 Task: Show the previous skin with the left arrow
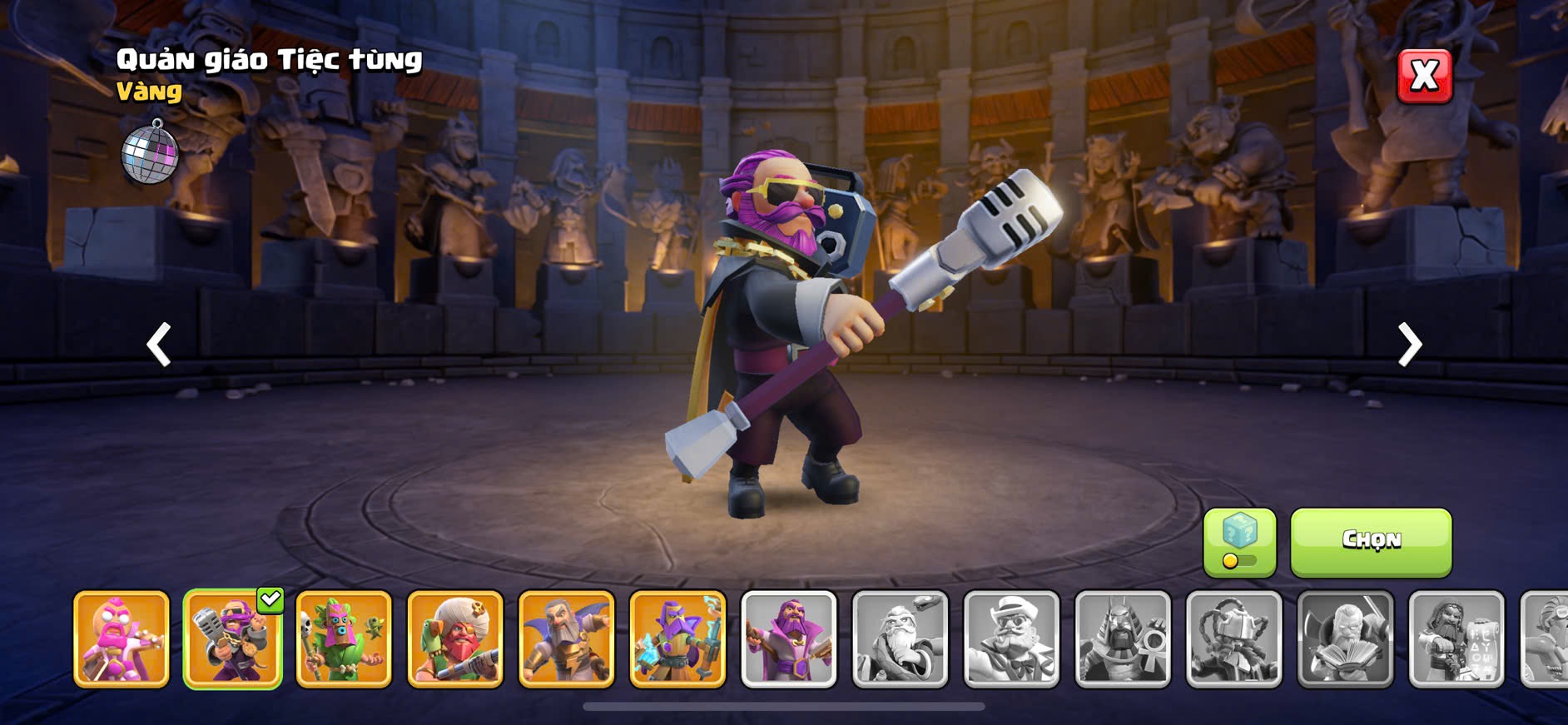pyautogui.click(x=159, y=345)
